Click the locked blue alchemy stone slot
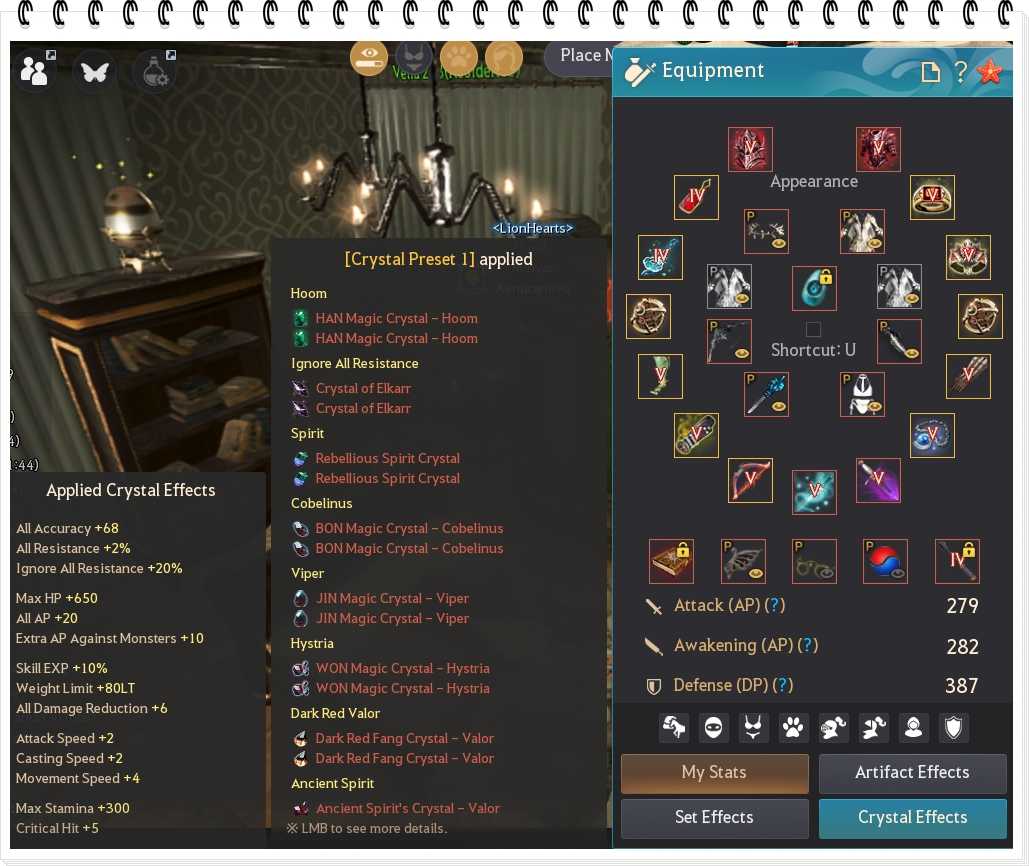Screen dimensions: 1029x866 click(x=813, y=288)
